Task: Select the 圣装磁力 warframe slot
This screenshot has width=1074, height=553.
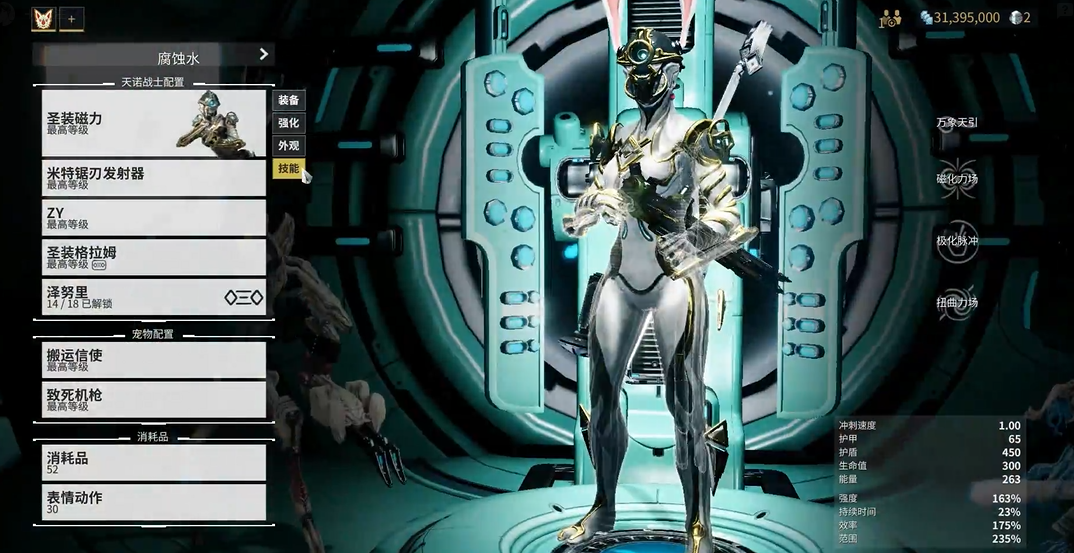Action: coord(153,123)
